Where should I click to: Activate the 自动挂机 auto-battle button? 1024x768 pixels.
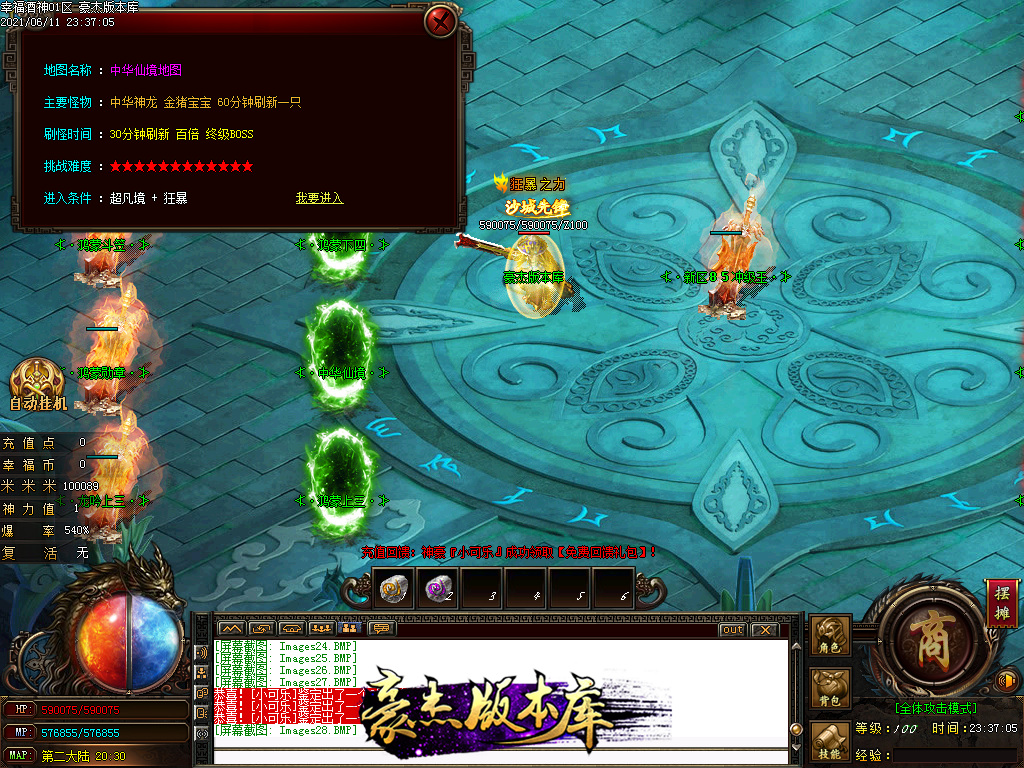click(38, 385)
